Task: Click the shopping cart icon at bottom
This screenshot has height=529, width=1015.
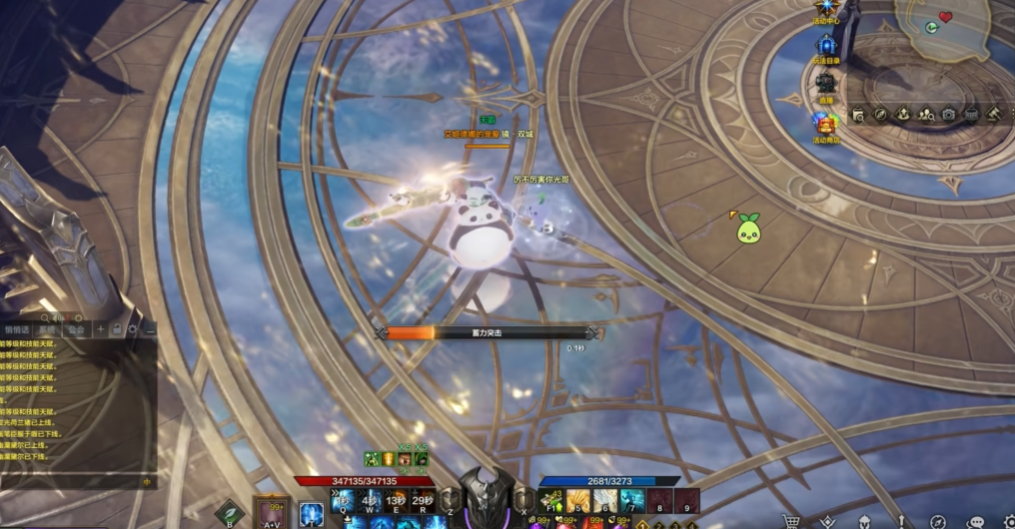Action: [792, 521]
